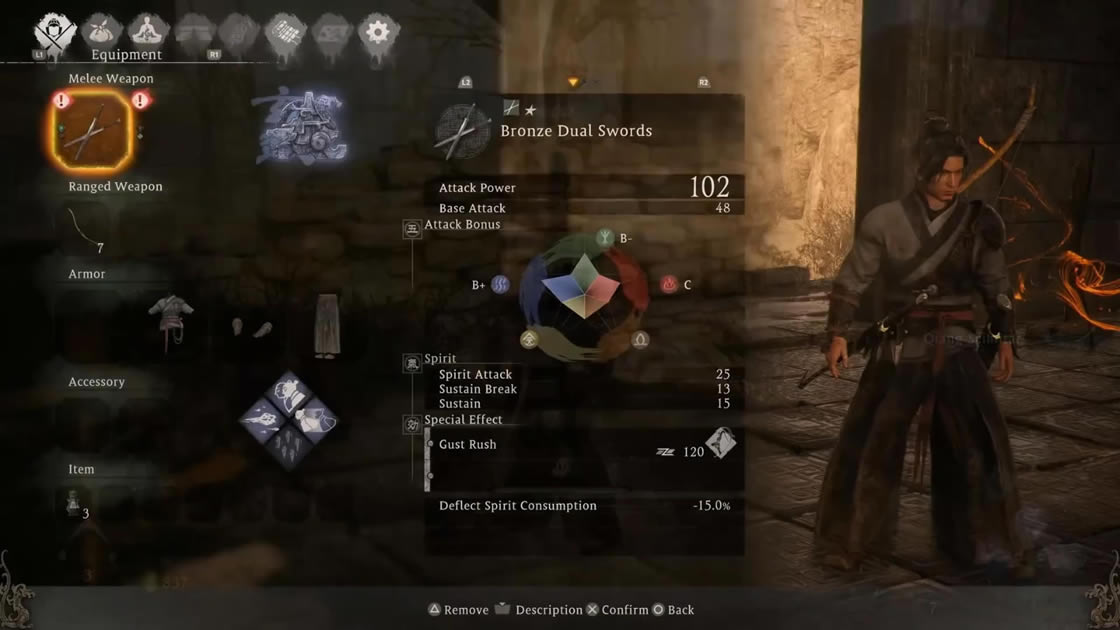This screenshot has height=630, width=1120.
Task: Choose the chest armor slot
Action: (x=169, y=320)
